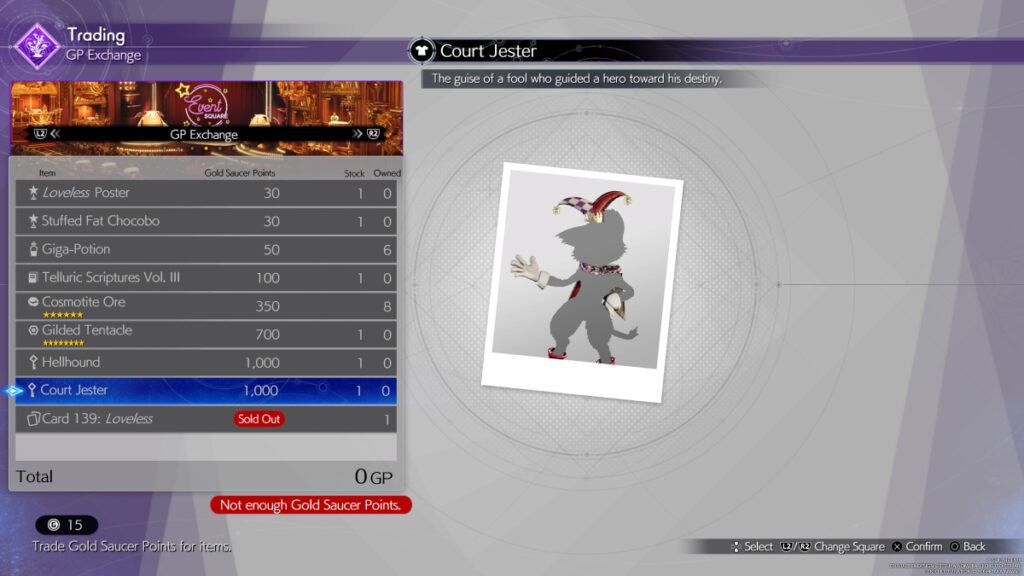Image resolution: width=1024 pixels, height=576 pixels.
Task: Choose the Stuffed Fat Chocobo listing
Action: click(206, 221)
